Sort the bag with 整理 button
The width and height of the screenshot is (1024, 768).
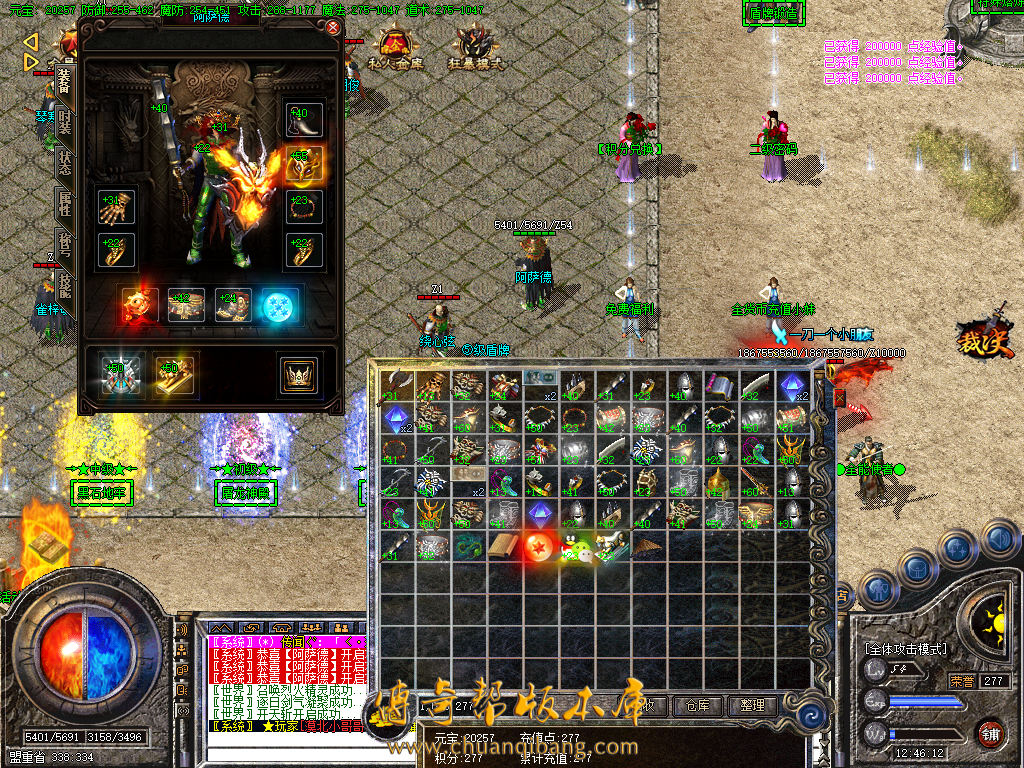click(751, 705)
